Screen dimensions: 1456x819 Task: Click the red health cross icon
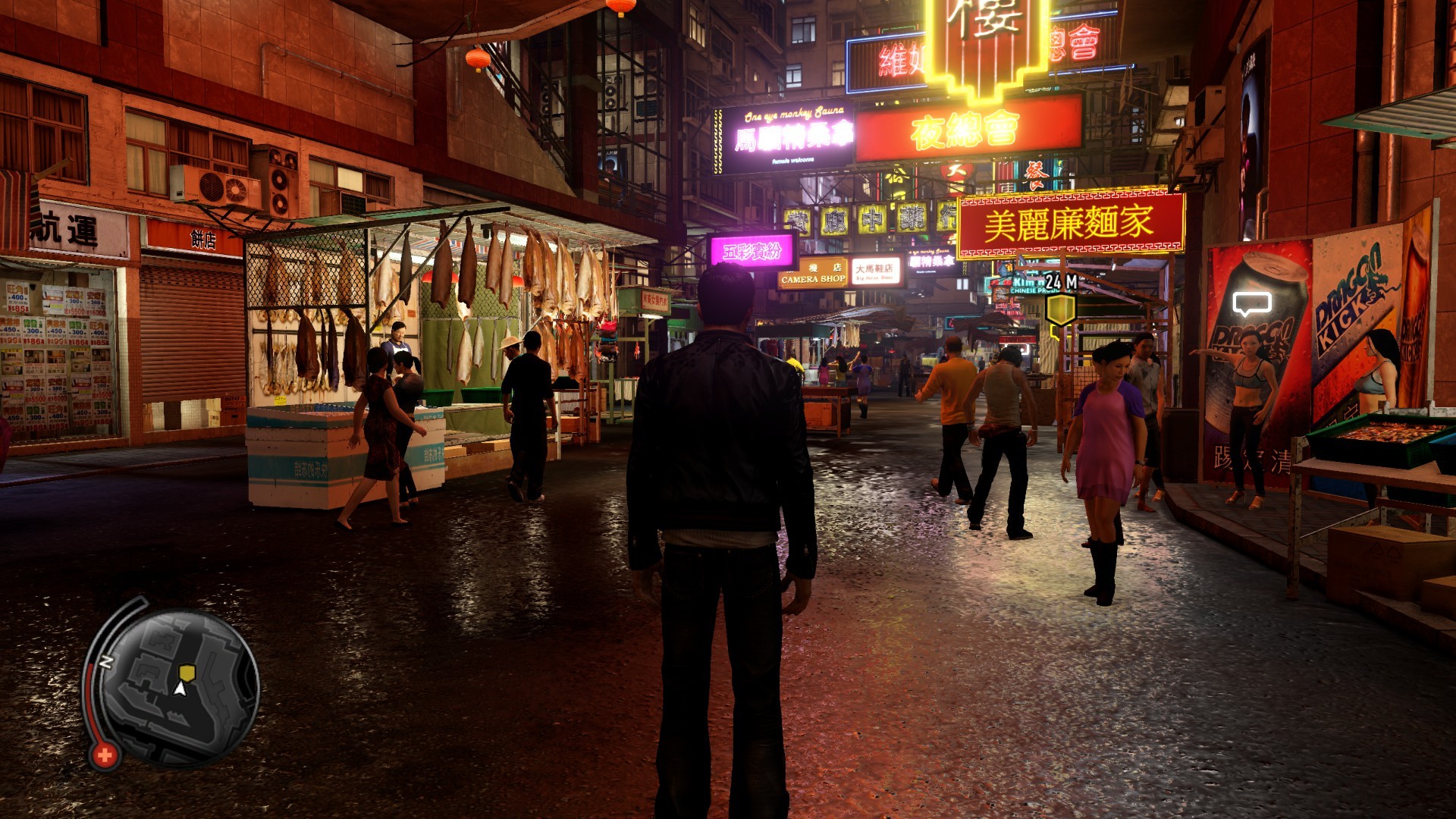pos(105,755)
